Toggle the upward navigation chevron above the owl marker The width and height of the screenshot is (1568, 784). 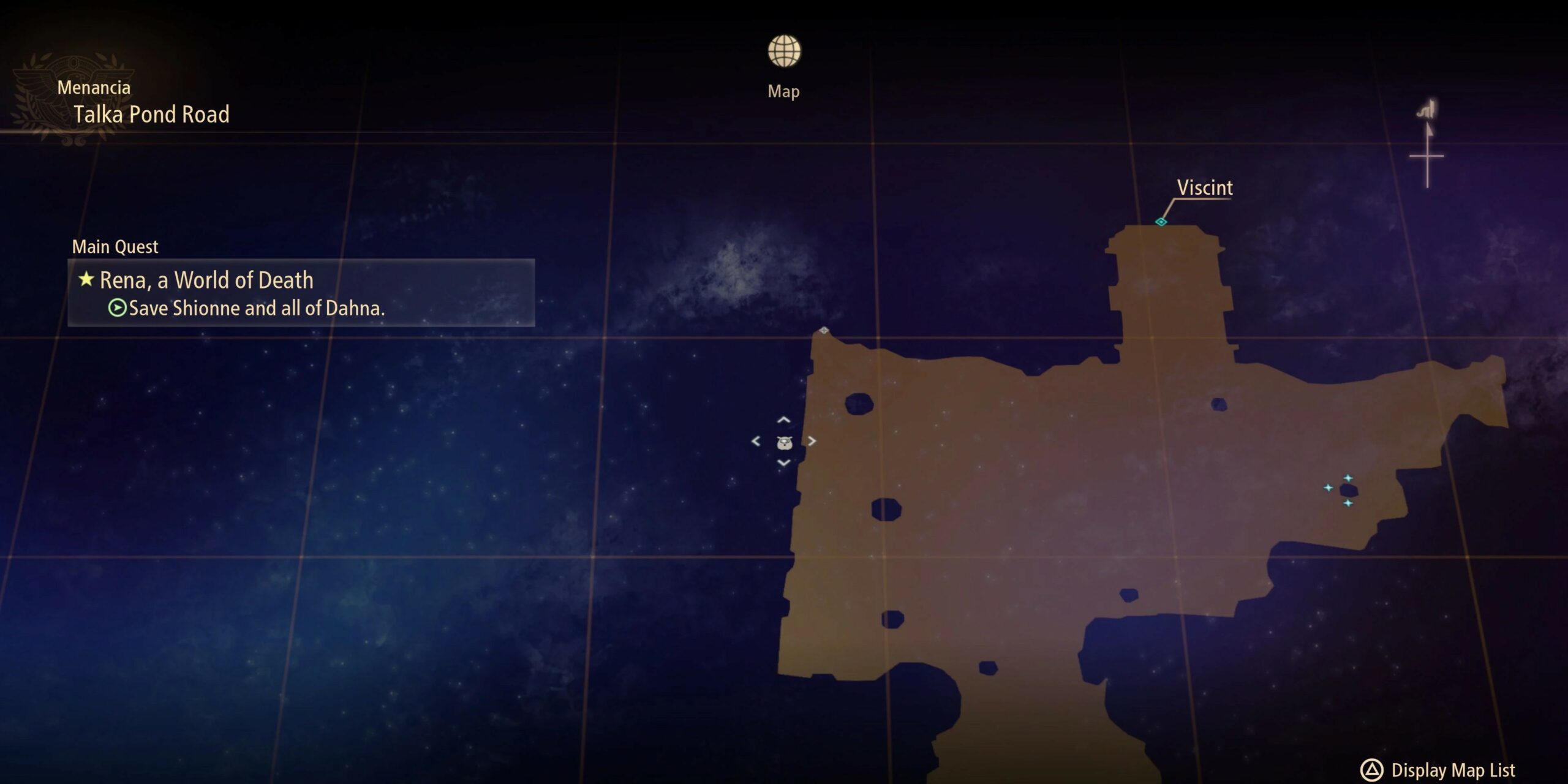pos(784,420)
